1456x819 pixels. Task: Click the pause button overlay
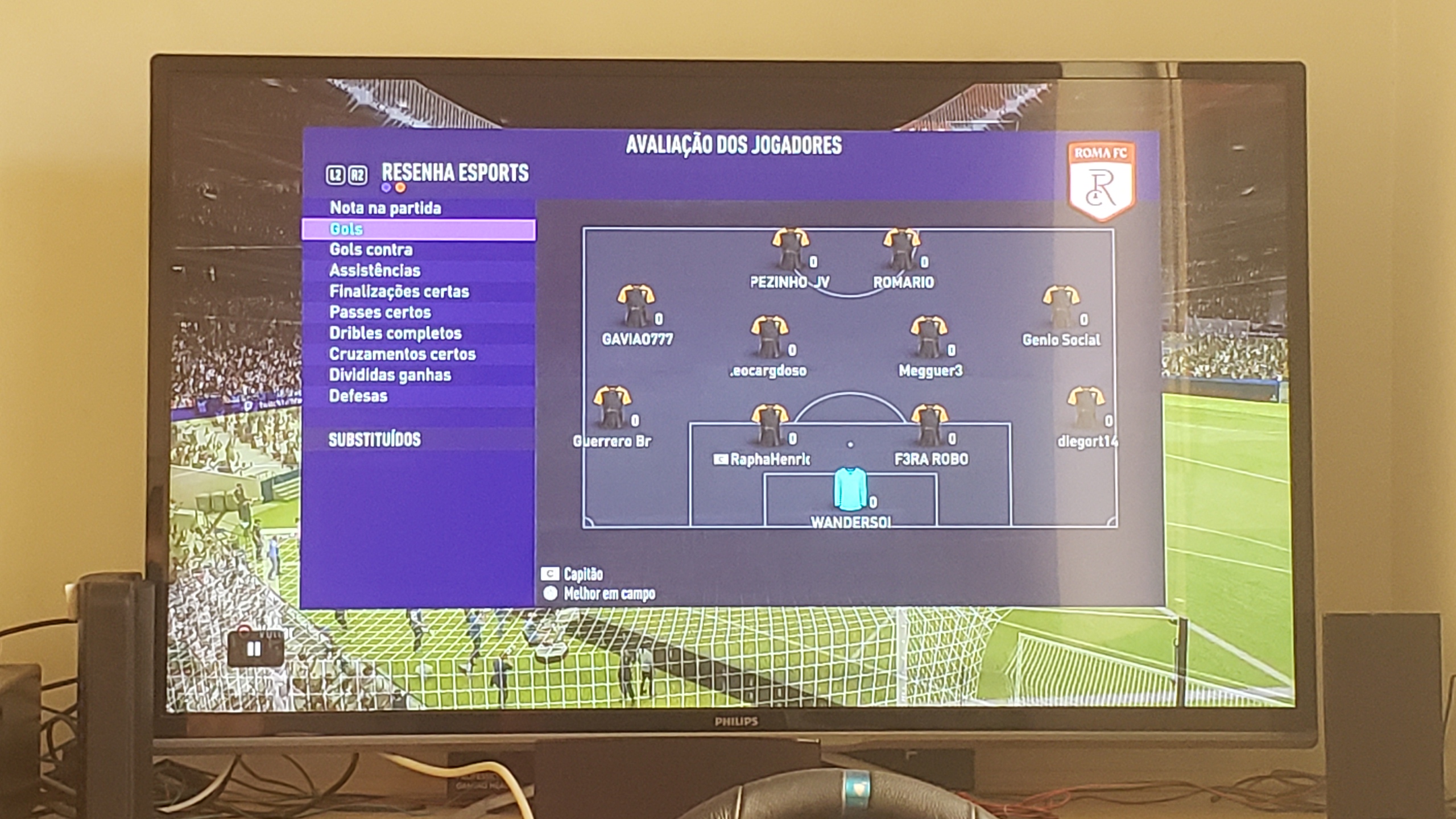pyautogui.click(x=254, y=649)
